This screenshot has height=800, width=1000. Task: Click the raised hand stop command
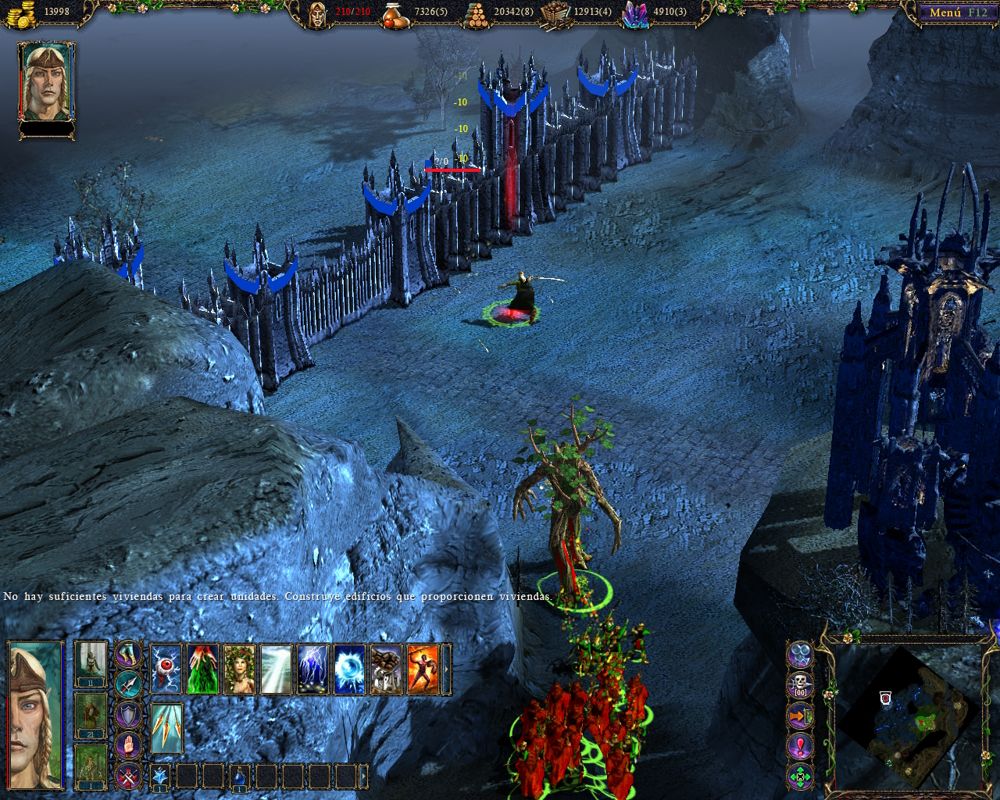(x=128, y=744)
